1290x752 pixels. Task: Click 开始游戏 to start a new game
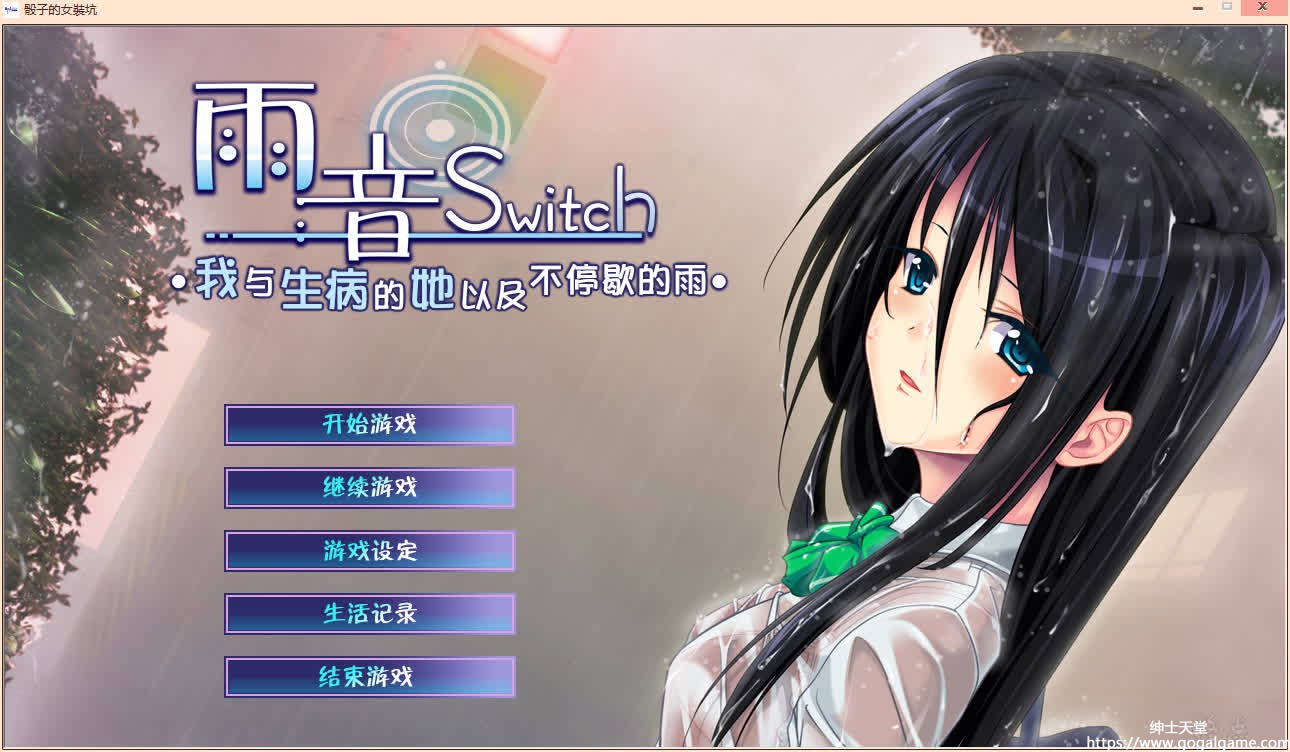point(370,424)
